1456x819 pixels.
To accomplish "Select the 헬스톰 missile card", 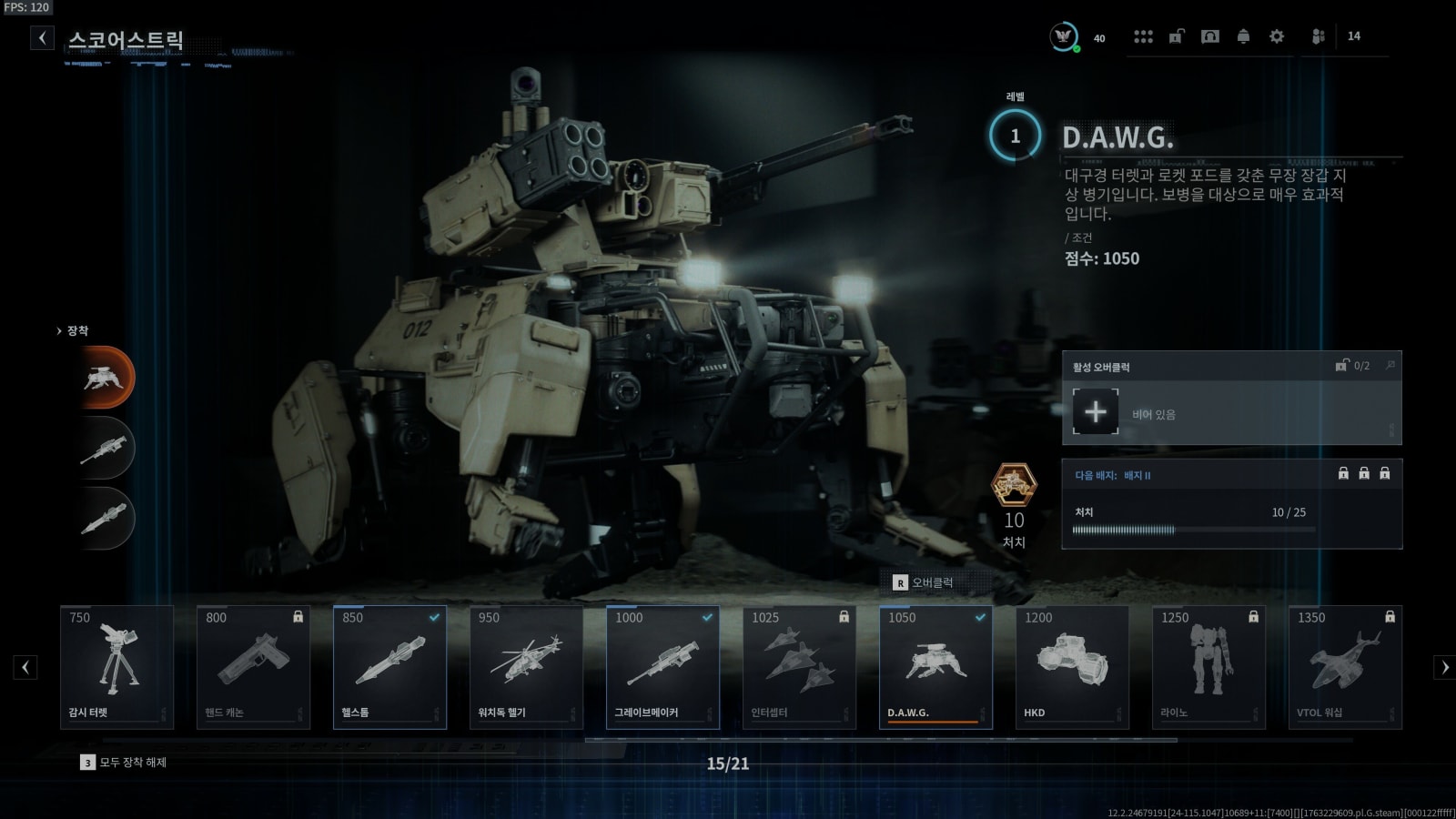I will pos(389,667).
